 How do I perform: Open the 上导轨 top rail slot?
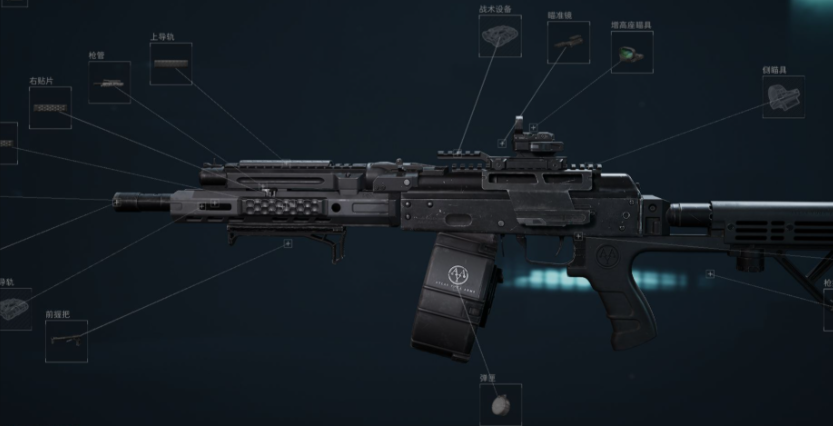pos(170,63)
